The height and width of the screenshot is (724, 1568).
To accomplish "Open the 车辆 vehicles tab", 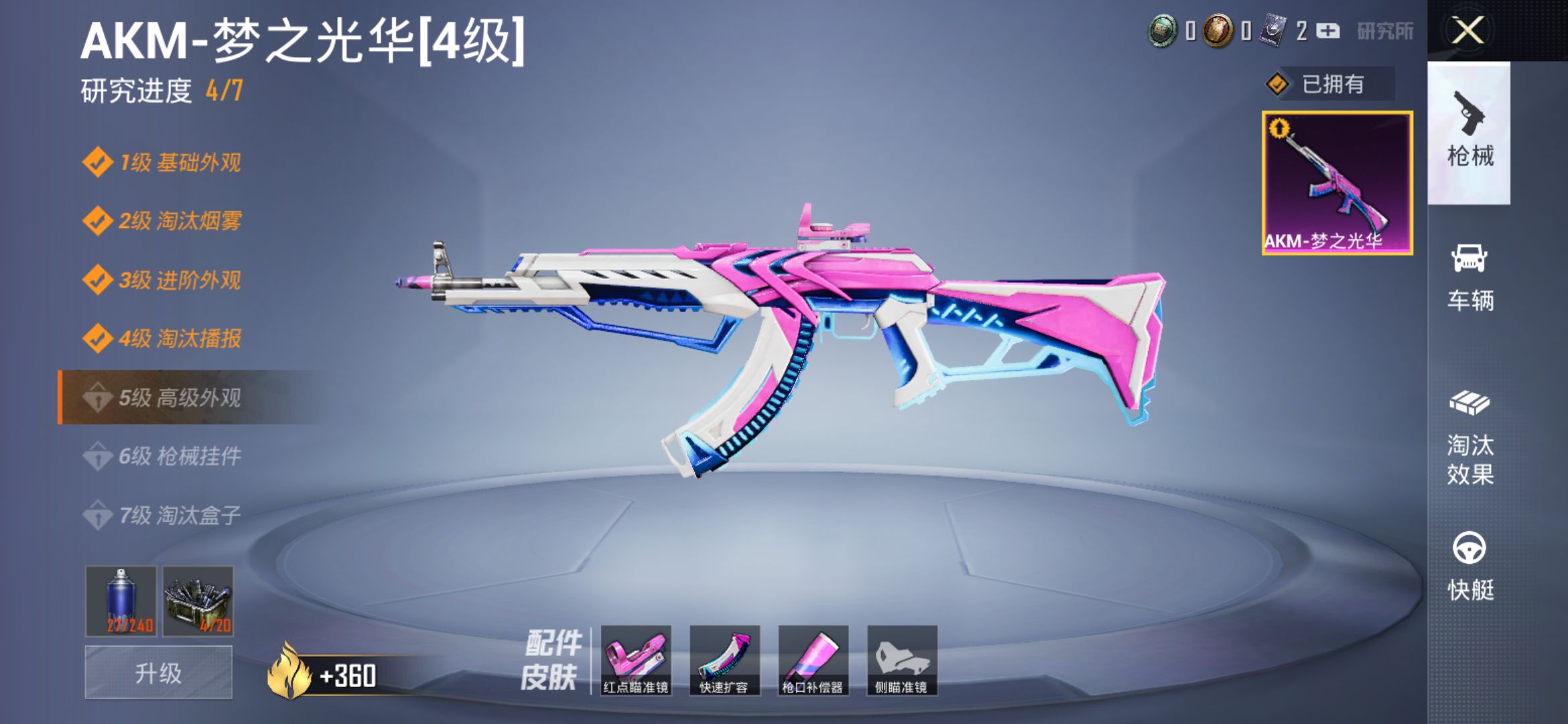I will click(x=1470, y=278).
